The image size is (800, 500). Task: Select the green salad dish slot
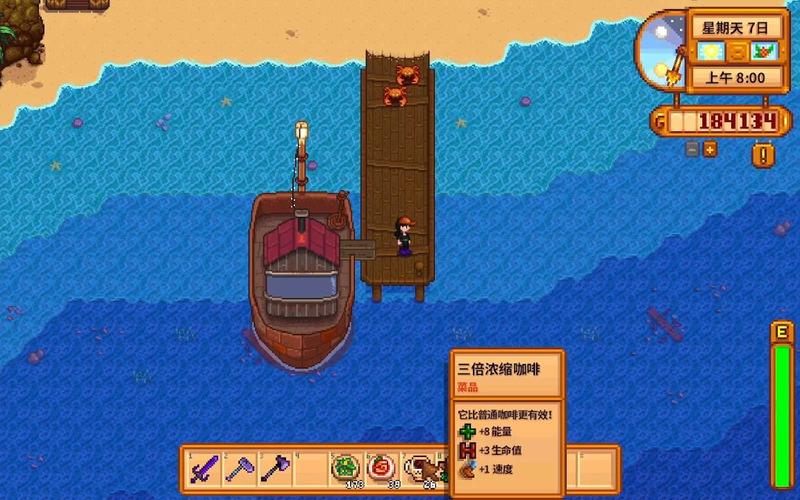pyautogui.click(x=346, y=468)
